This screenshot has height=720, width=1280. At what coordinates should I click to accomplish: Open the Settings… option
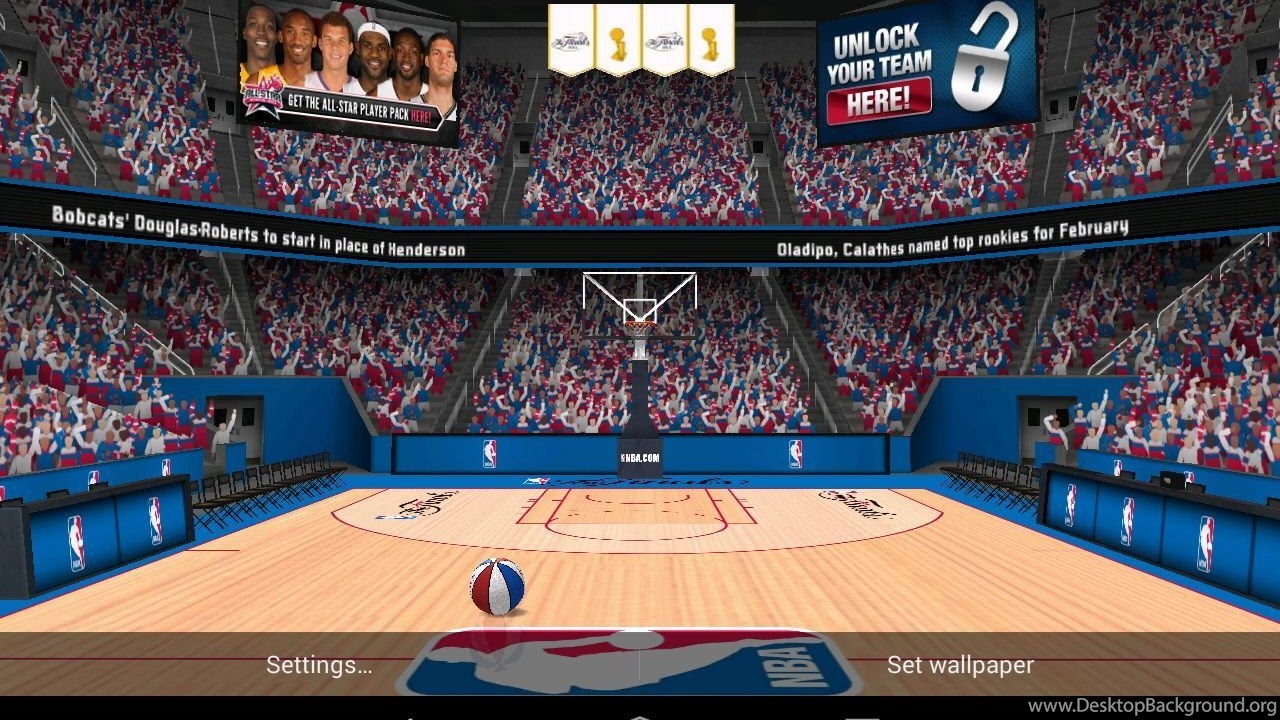point(319,665)
